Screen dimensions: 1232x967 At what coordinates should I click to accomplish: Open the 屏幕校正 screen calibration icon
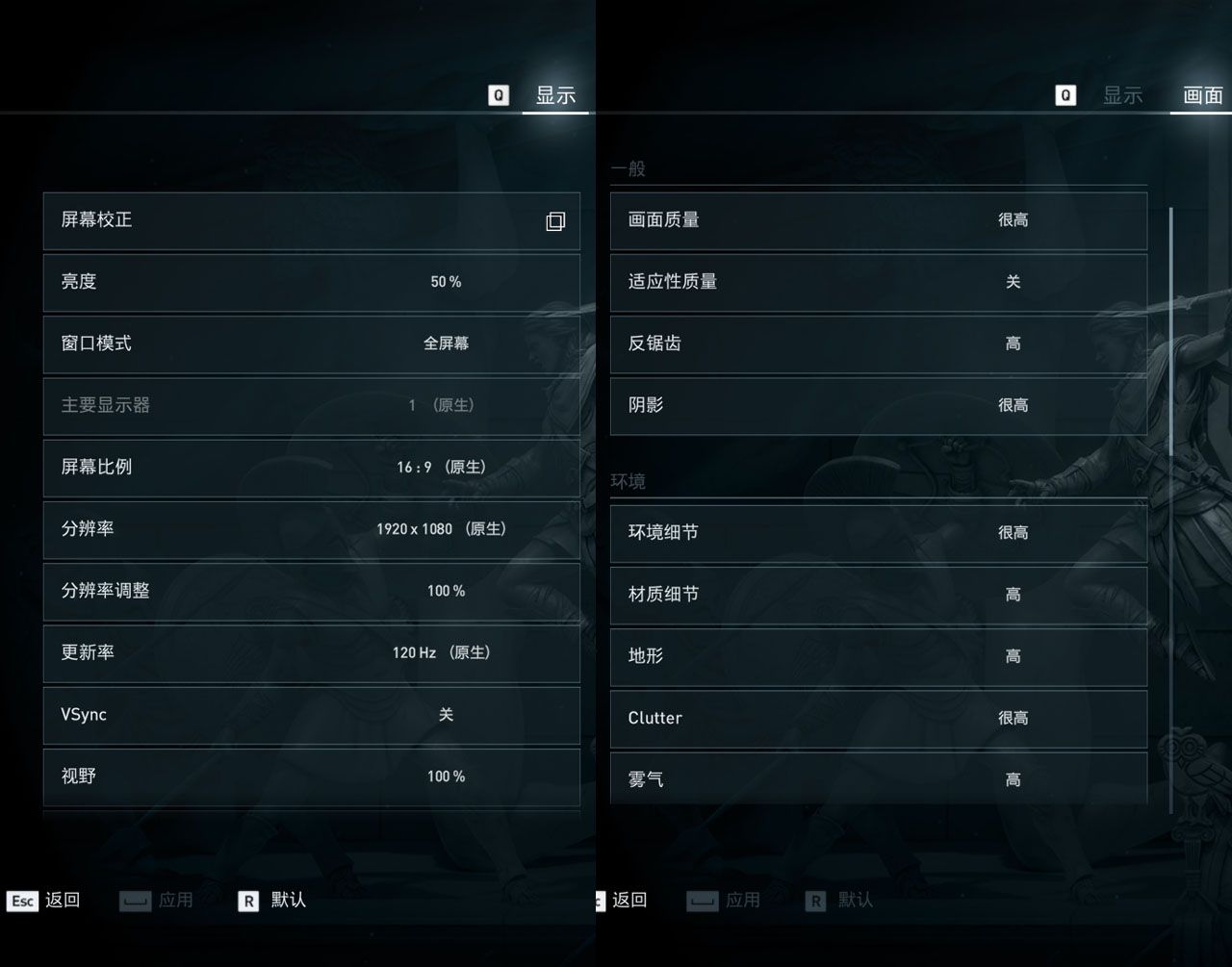(554, 220)
